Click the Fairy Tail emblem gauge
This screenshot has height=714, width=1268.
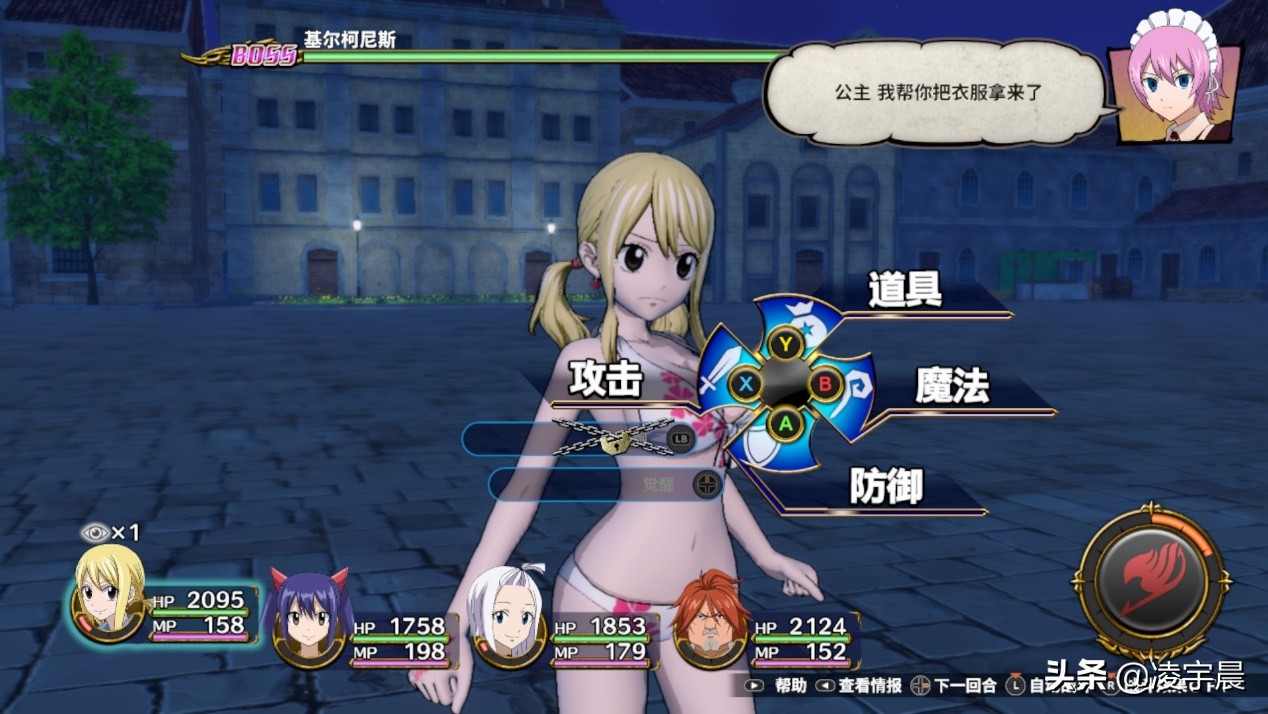1151,580
